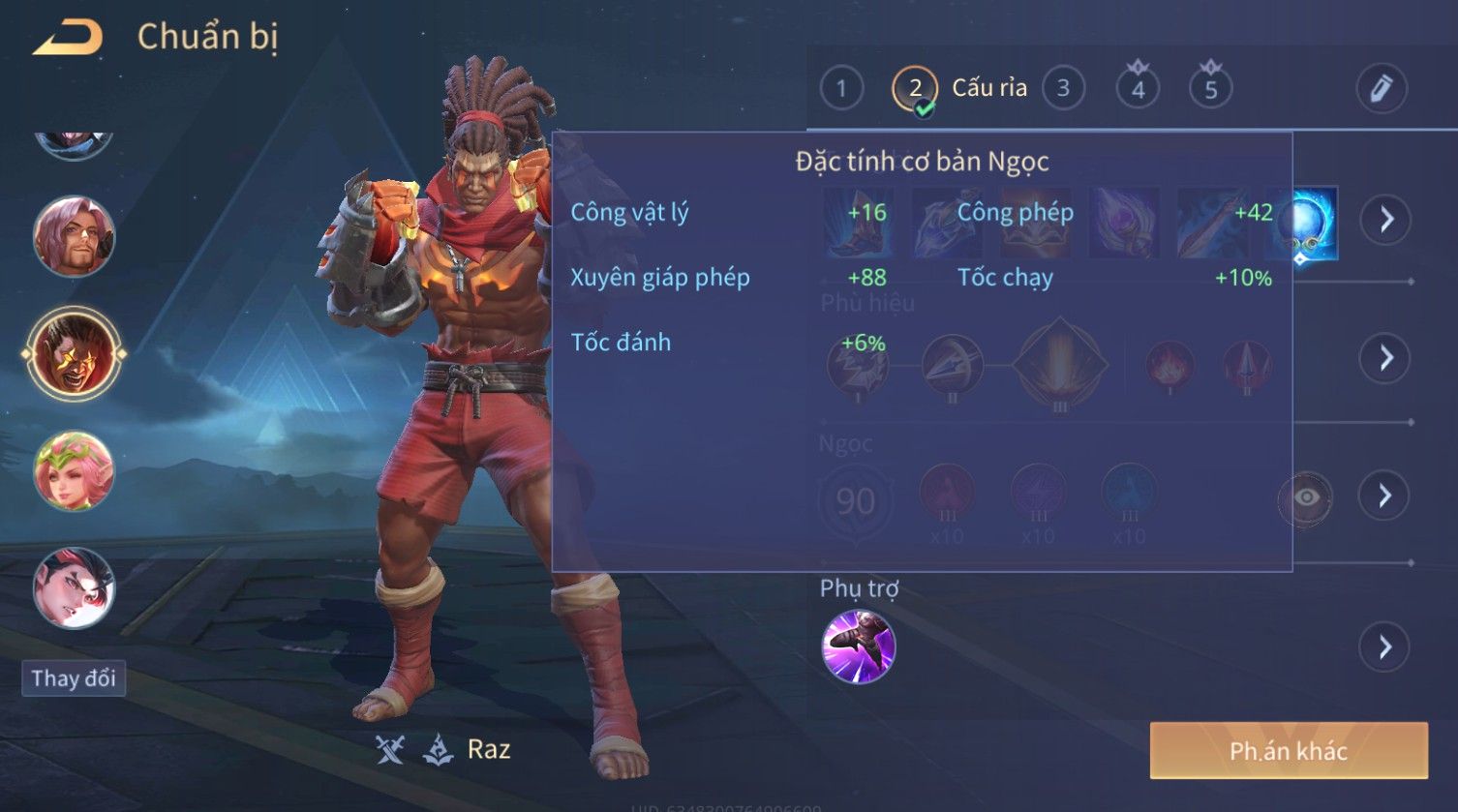The width and height of the screenshot is (1458, 812).
Task: Open the Ngọc rune page arrow
Action: 1385,496
